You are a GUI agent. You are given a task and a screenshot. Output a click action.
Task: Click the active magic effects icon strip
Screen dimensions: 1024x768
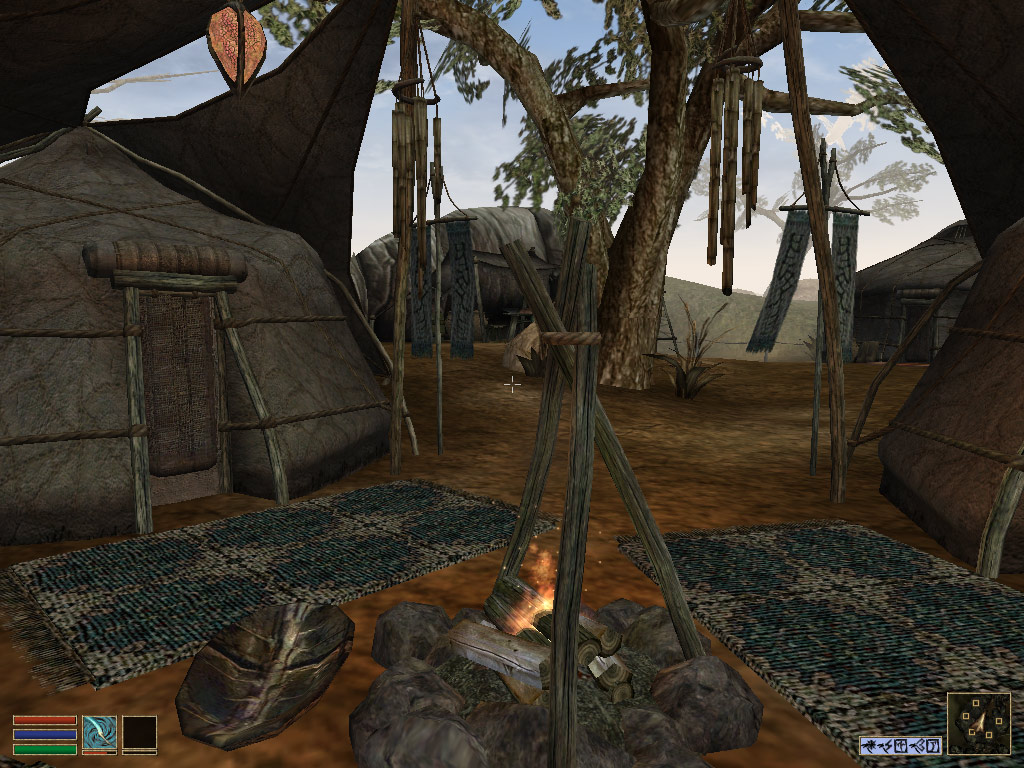(900, 745)
